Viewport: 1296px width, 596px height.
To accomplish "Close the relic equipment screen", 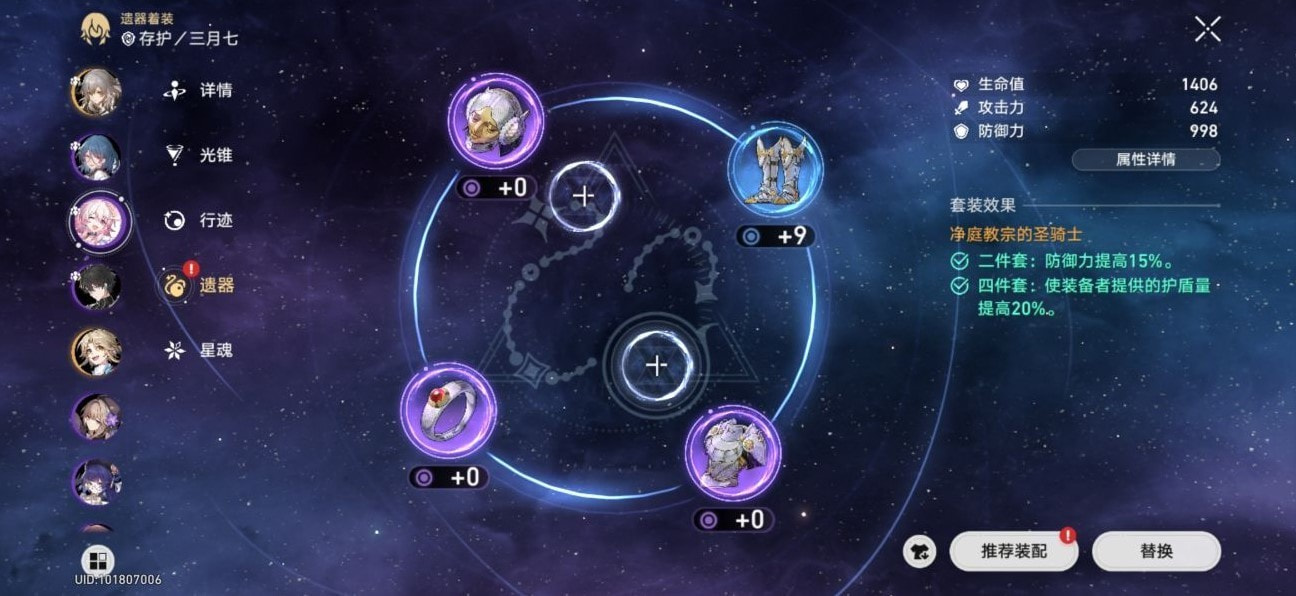I will (1207, 30).
